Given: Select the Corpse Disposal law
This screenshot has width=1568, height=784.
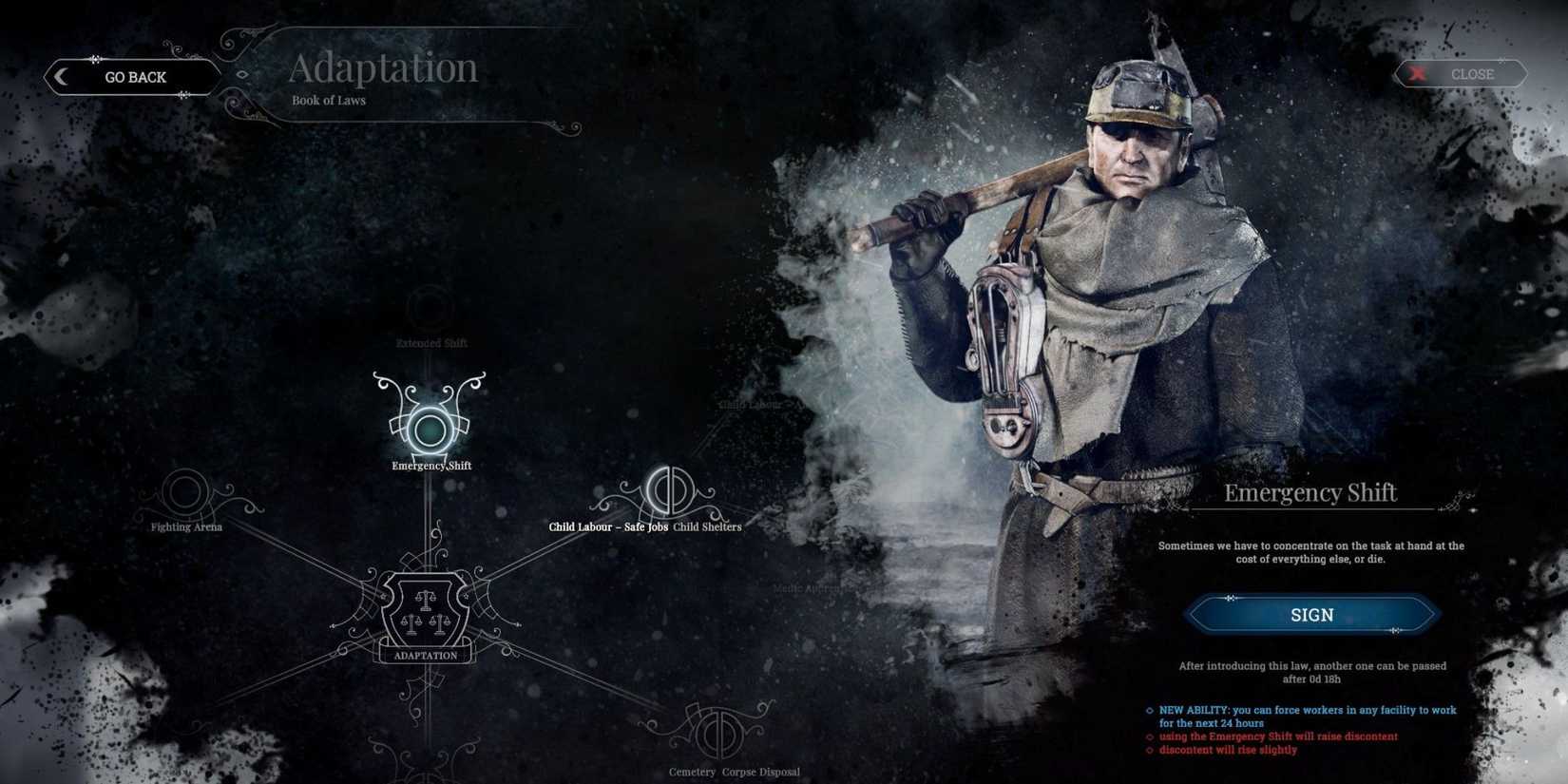Looking at the screenshot, I should click(x=760, y=772).
